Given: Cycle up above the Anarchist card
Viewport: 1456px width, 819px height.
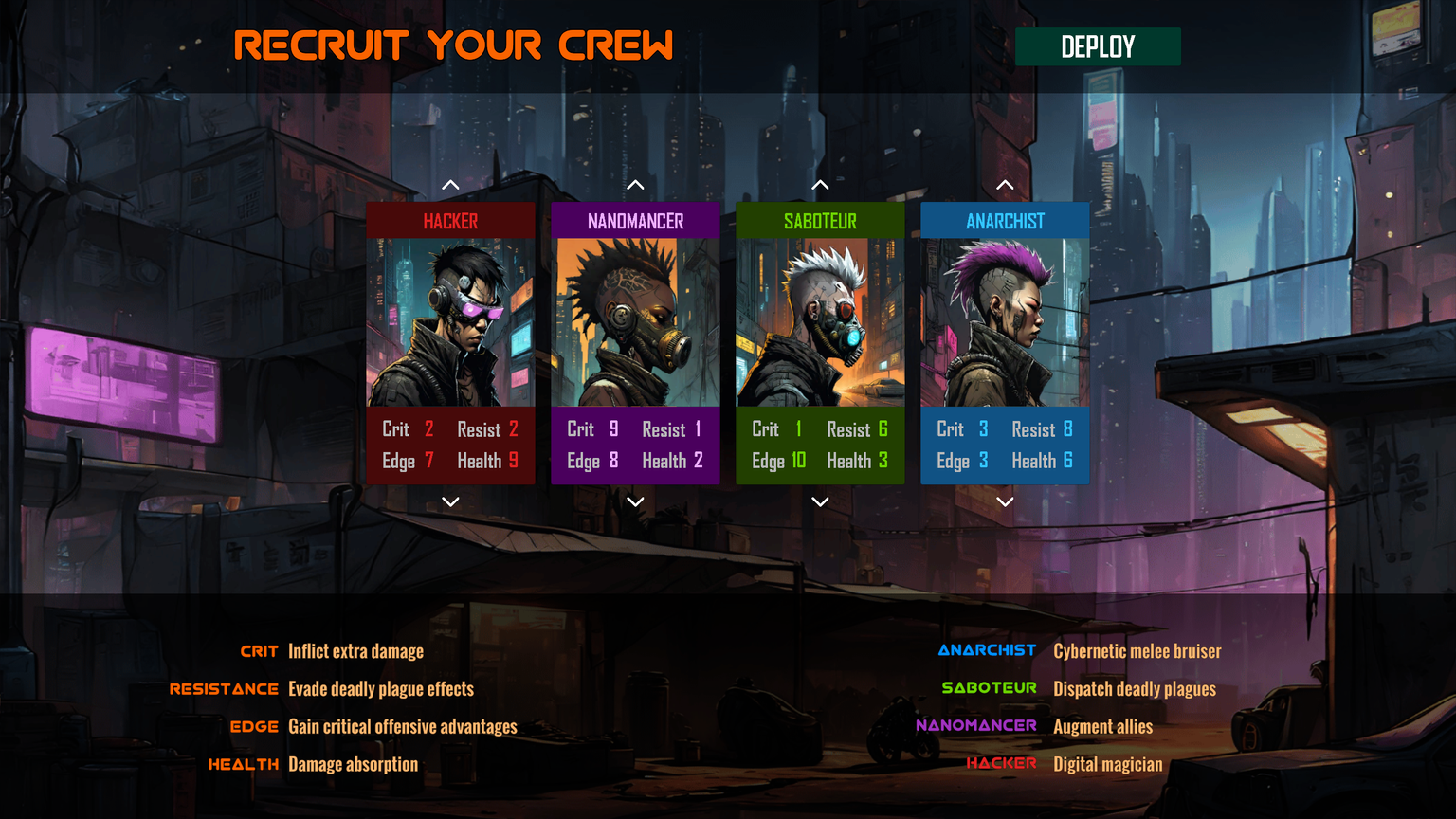Looking at the screenshot, I should point(1005,185).
